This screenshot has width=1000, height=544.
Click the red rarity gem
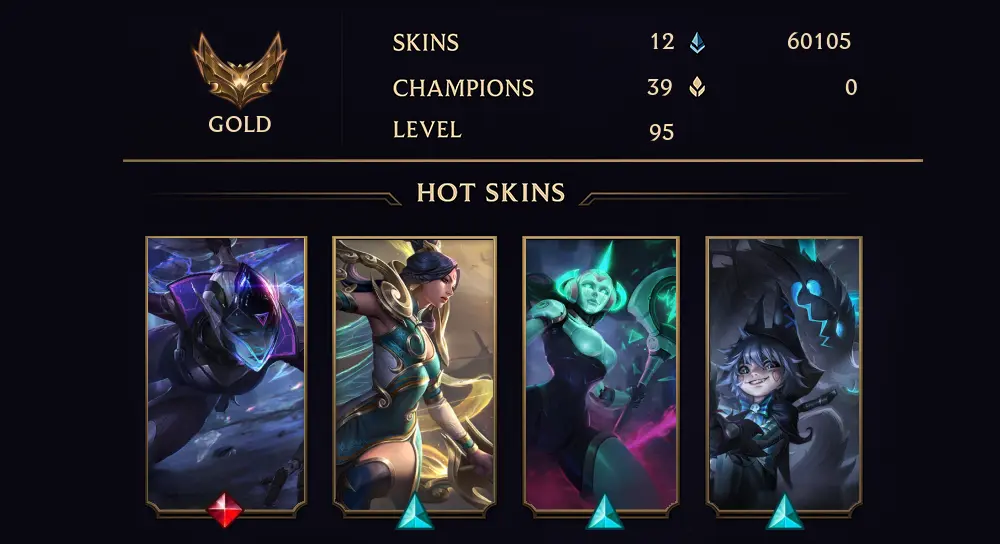click(x=225, y=511)
